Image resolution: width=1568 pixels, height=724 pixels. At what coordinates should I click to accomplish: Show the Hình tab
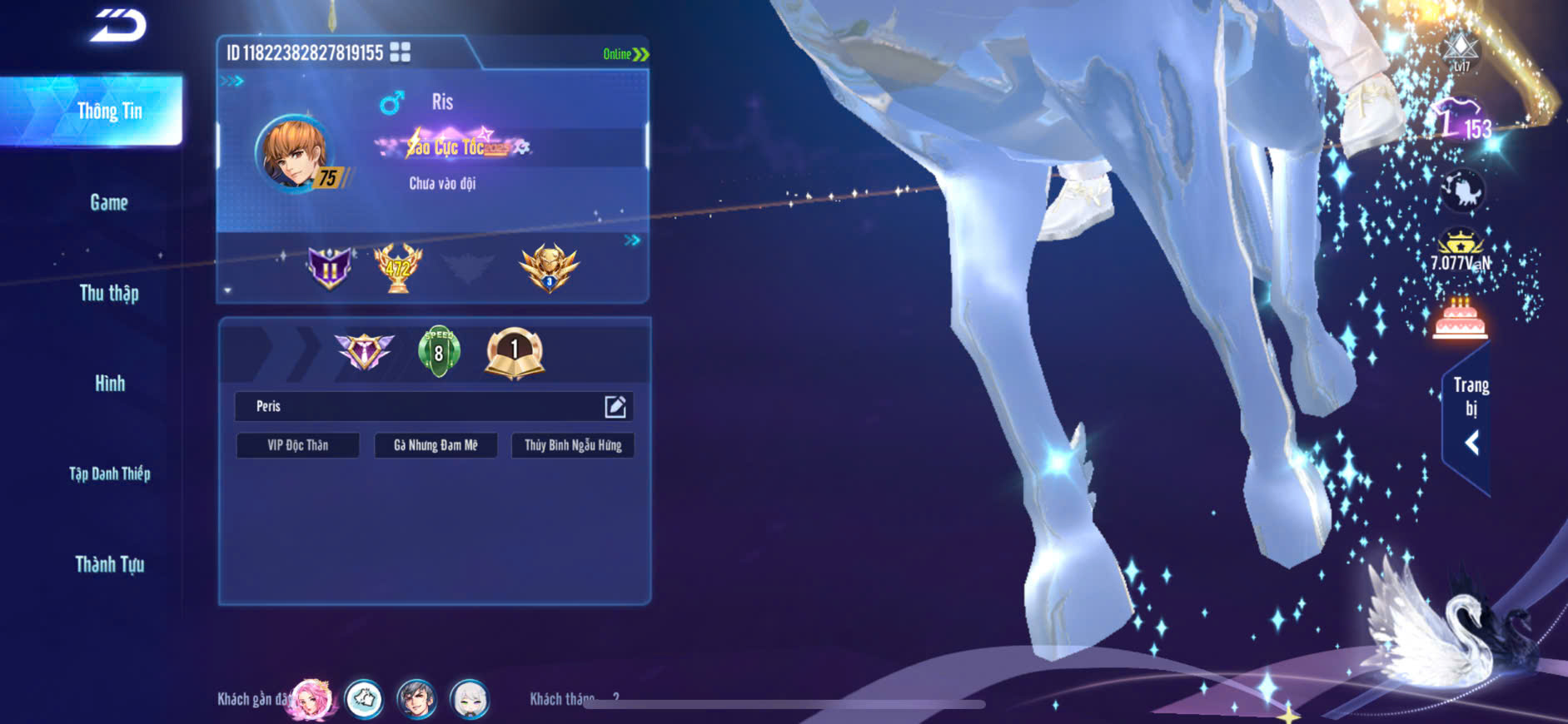109,384
